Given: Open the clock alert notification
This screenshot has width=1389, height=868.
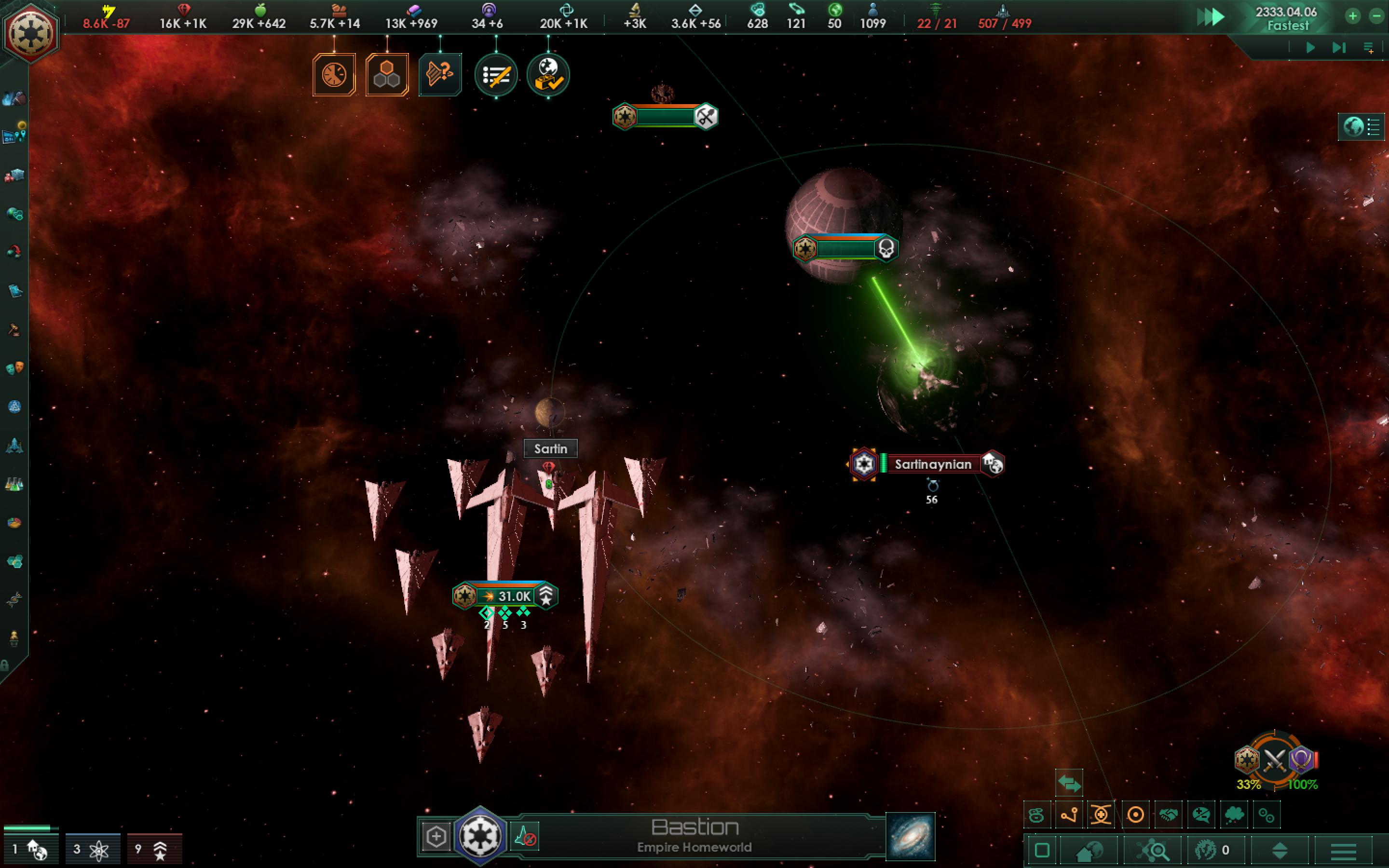Looking at the screenshot, I should click(x=334, y=75).
